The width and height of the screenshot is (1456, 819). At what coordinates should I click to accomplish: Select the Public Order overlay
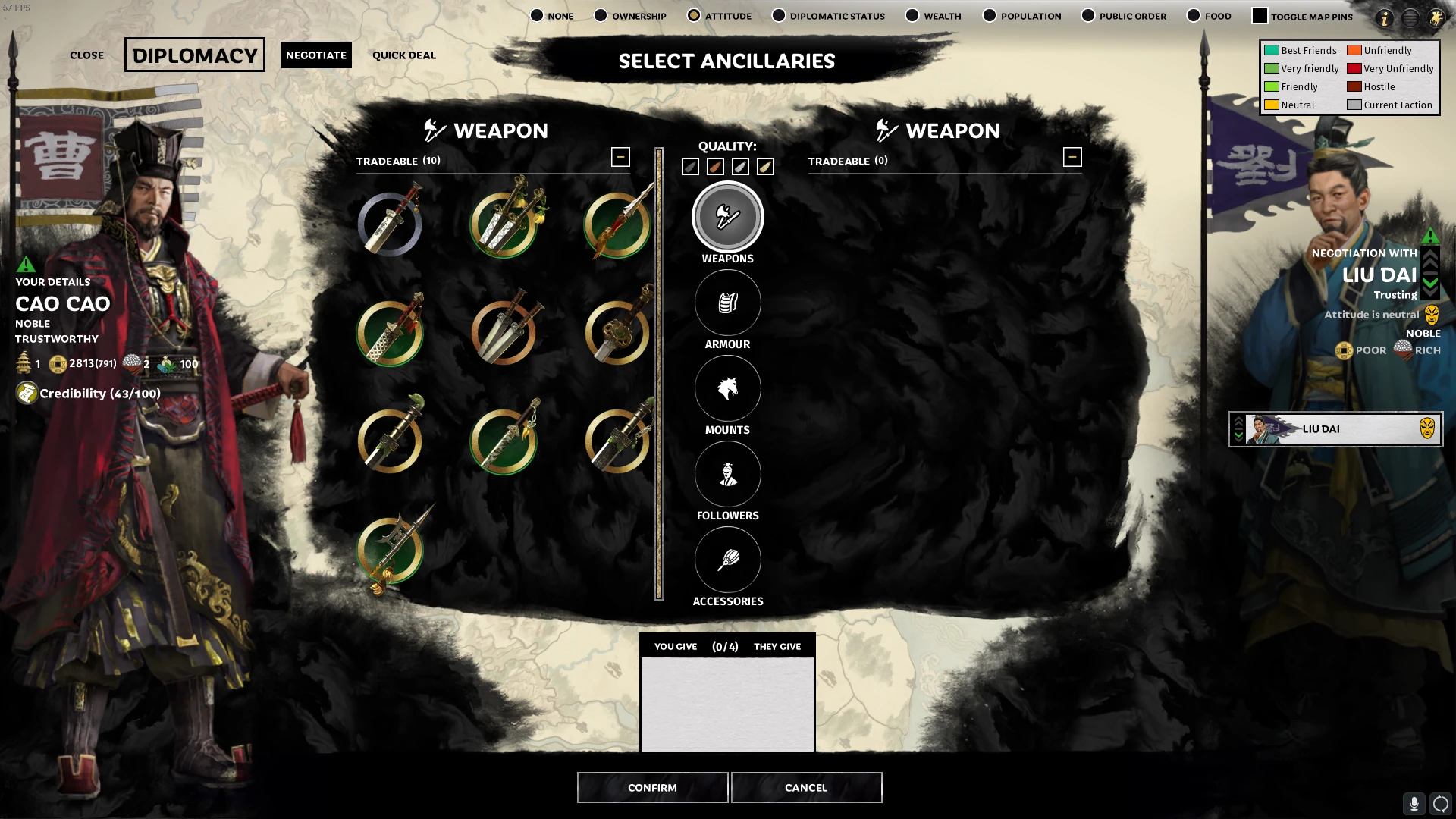[x=1088, y=16]
